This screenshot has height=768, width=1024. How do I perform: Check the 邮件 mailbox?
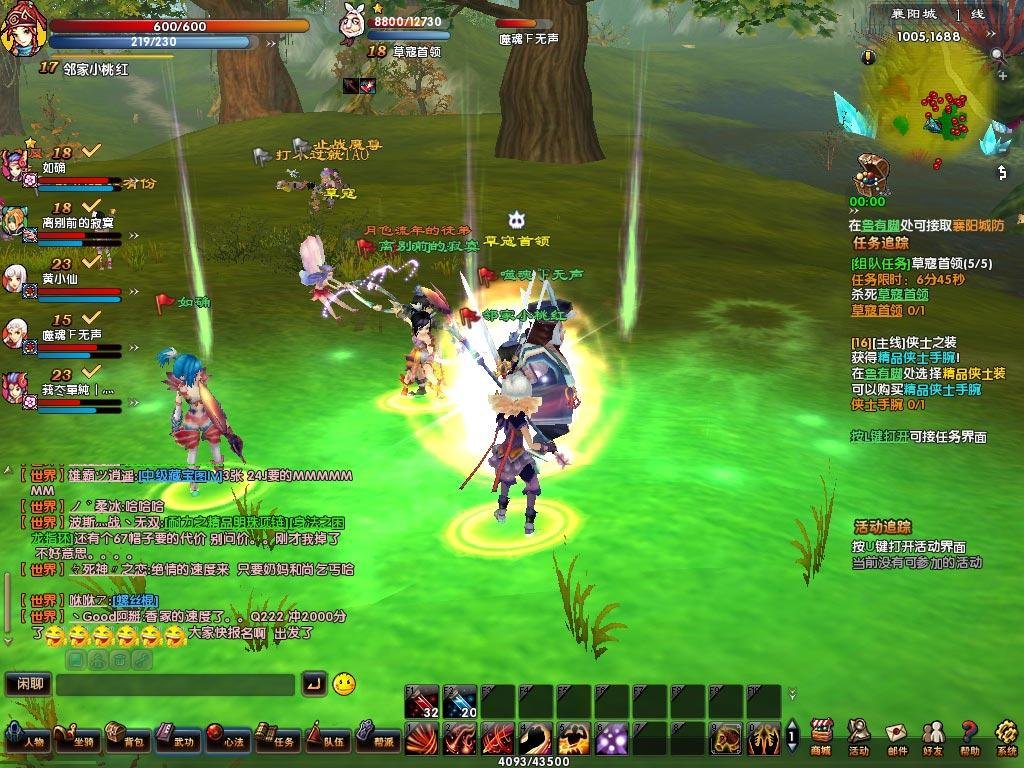[896, 737]
